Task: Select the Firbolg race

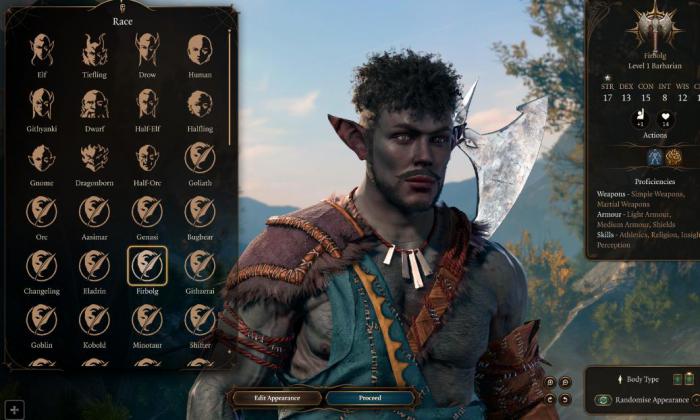Action: [x=147, y=265]
